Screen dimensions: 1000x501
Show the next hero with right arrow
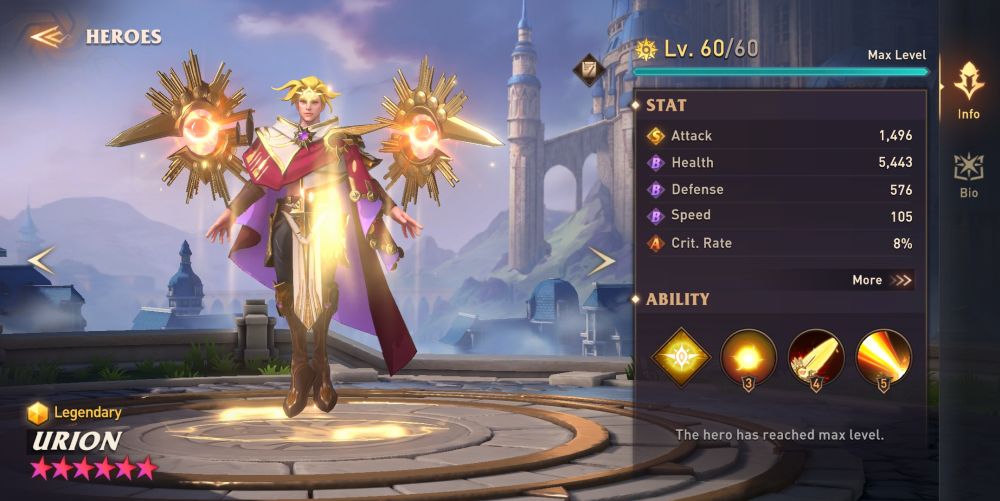[x=601, y=261]
